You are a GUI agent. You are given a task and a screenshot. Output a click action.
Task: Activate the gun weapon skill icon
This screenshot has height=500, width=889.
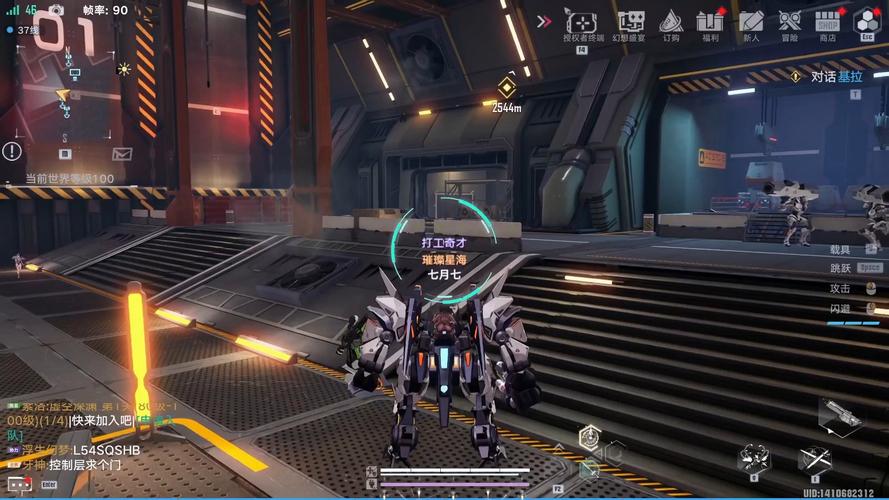839,413
